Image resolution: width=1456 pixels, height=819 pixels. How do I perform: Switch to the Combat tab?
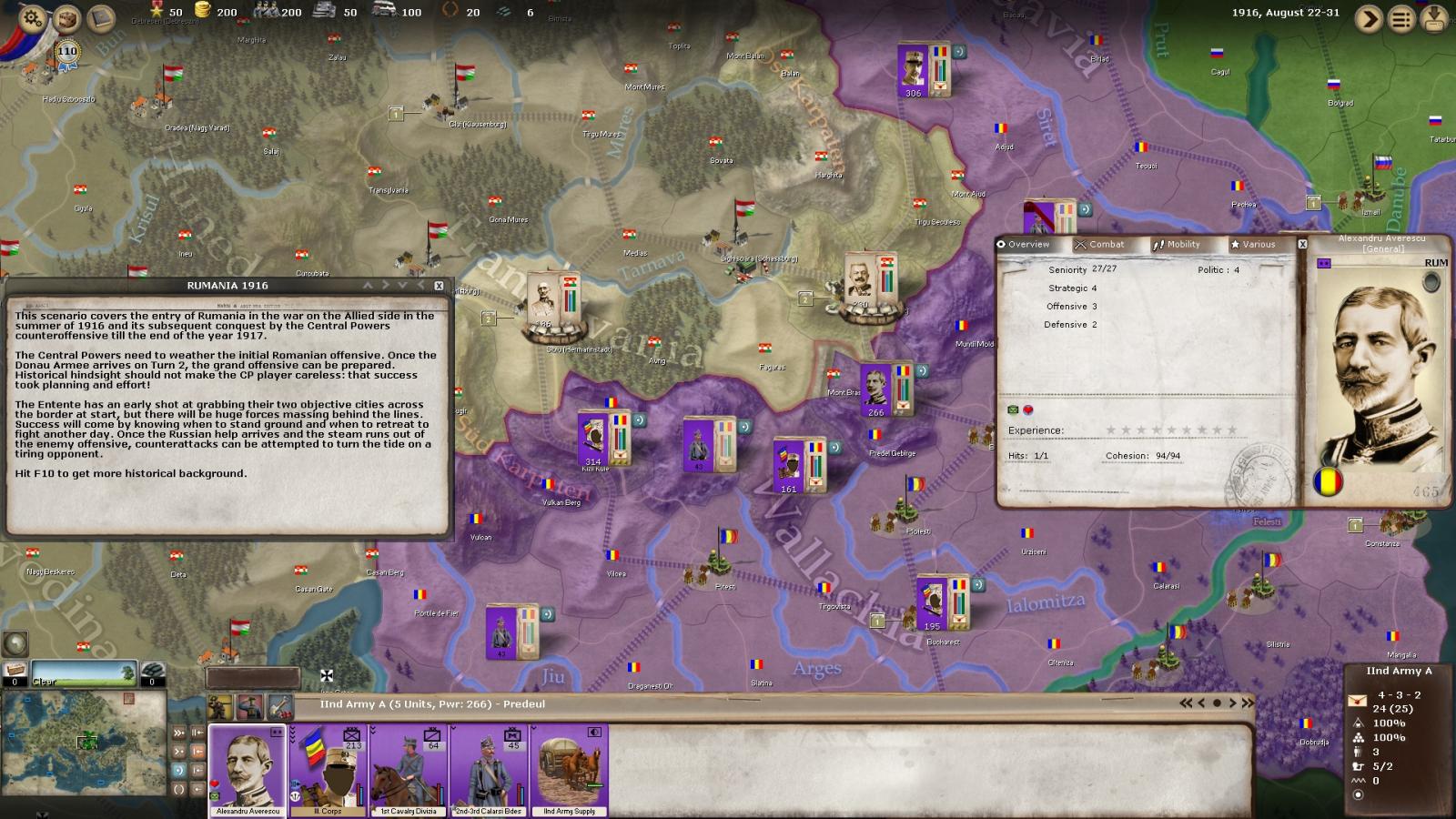coord(1099,245)
